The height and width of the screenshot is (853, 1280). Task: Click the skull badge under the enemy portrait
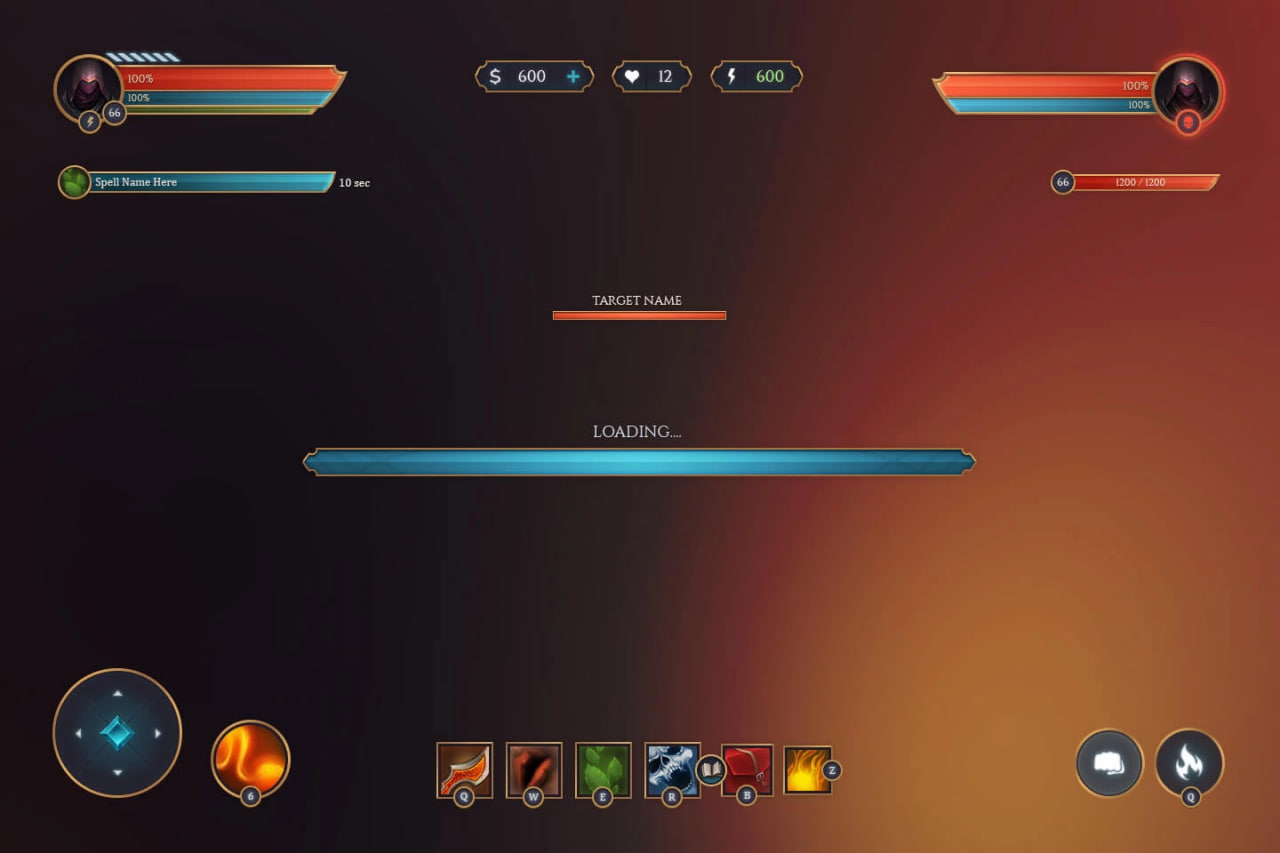tap(1188, 122)
